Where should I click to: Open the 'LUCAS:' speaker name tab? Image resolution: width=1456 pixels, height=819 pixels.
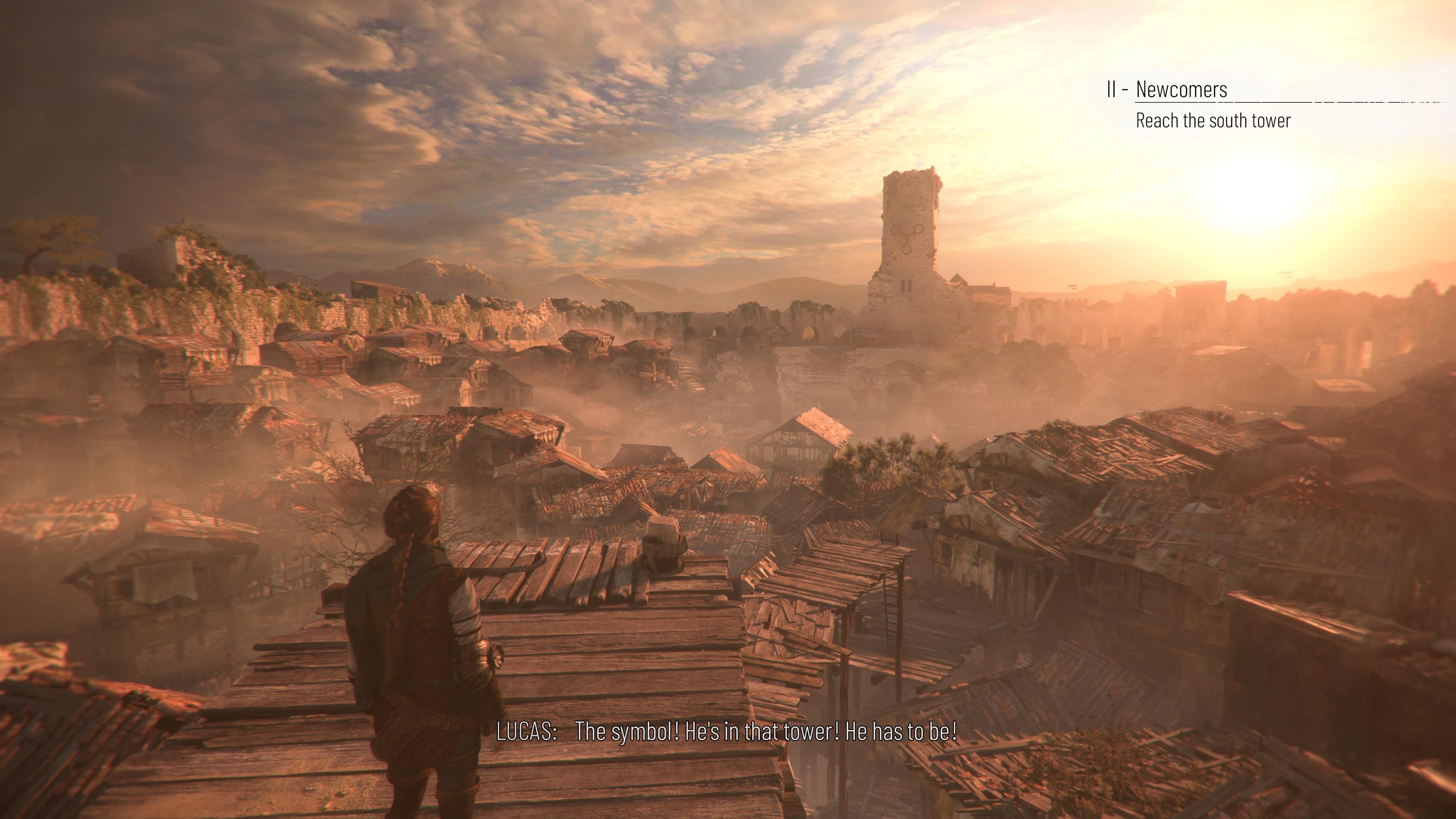coord(528,731)
